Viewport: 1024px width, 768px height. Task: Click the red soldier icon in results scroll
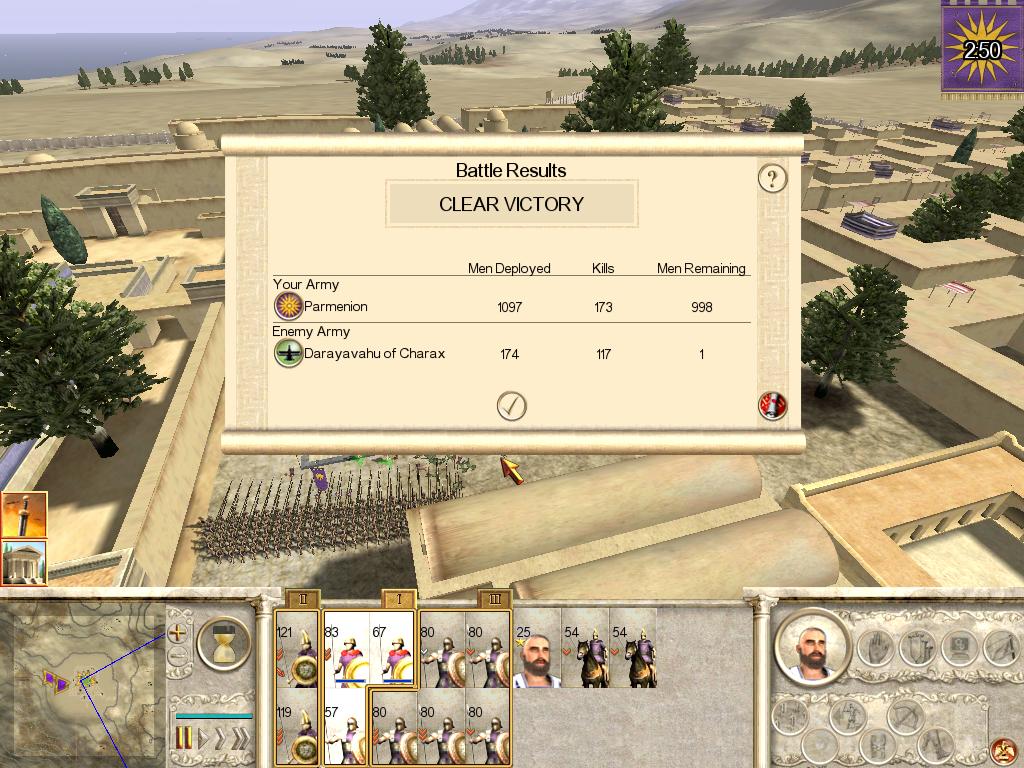(x=772, y=406)
